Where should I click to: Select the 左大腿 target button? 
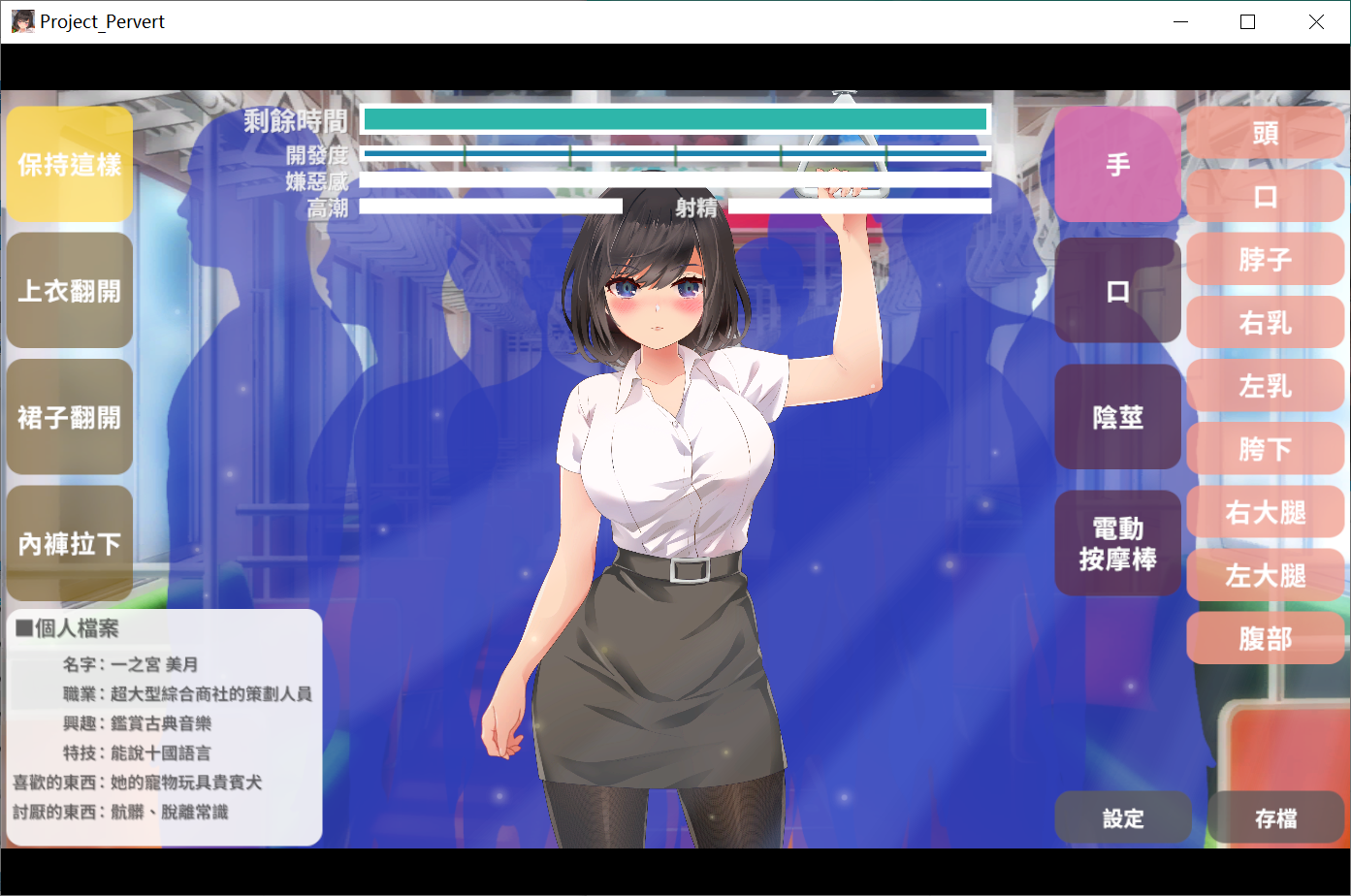[1265, 575]
